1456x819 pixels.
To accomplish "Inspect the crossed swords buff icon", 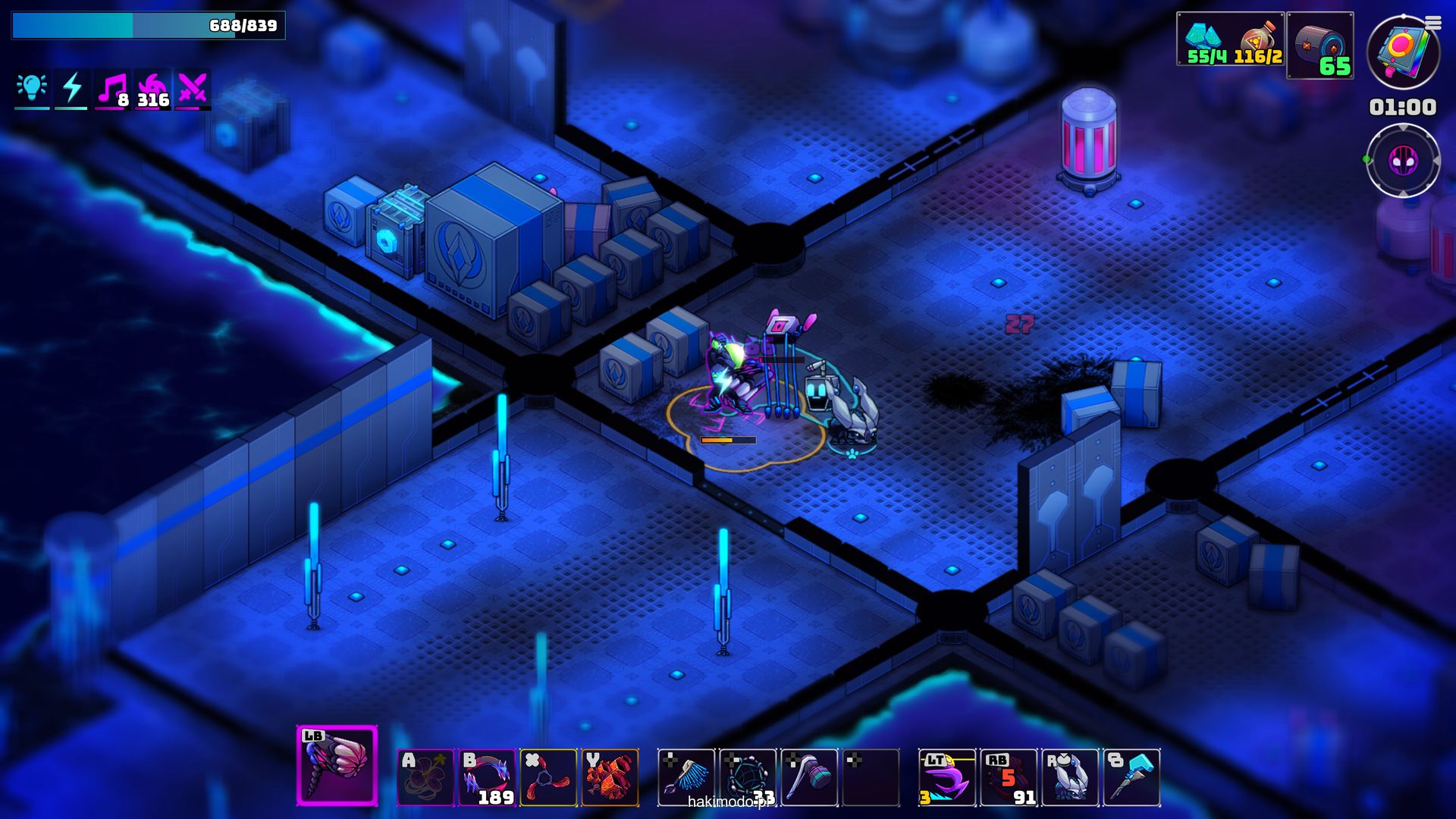I will click(x=193, y=89).
